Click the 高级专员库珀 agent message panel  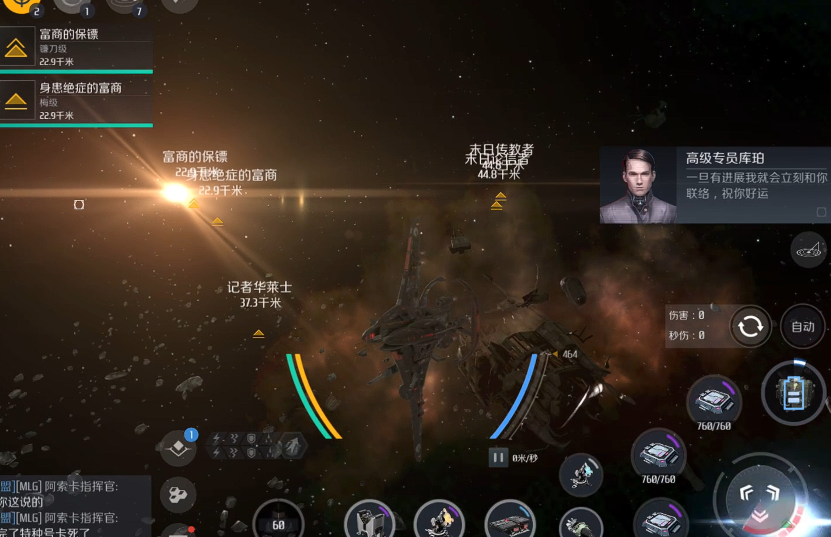point(714,185)
